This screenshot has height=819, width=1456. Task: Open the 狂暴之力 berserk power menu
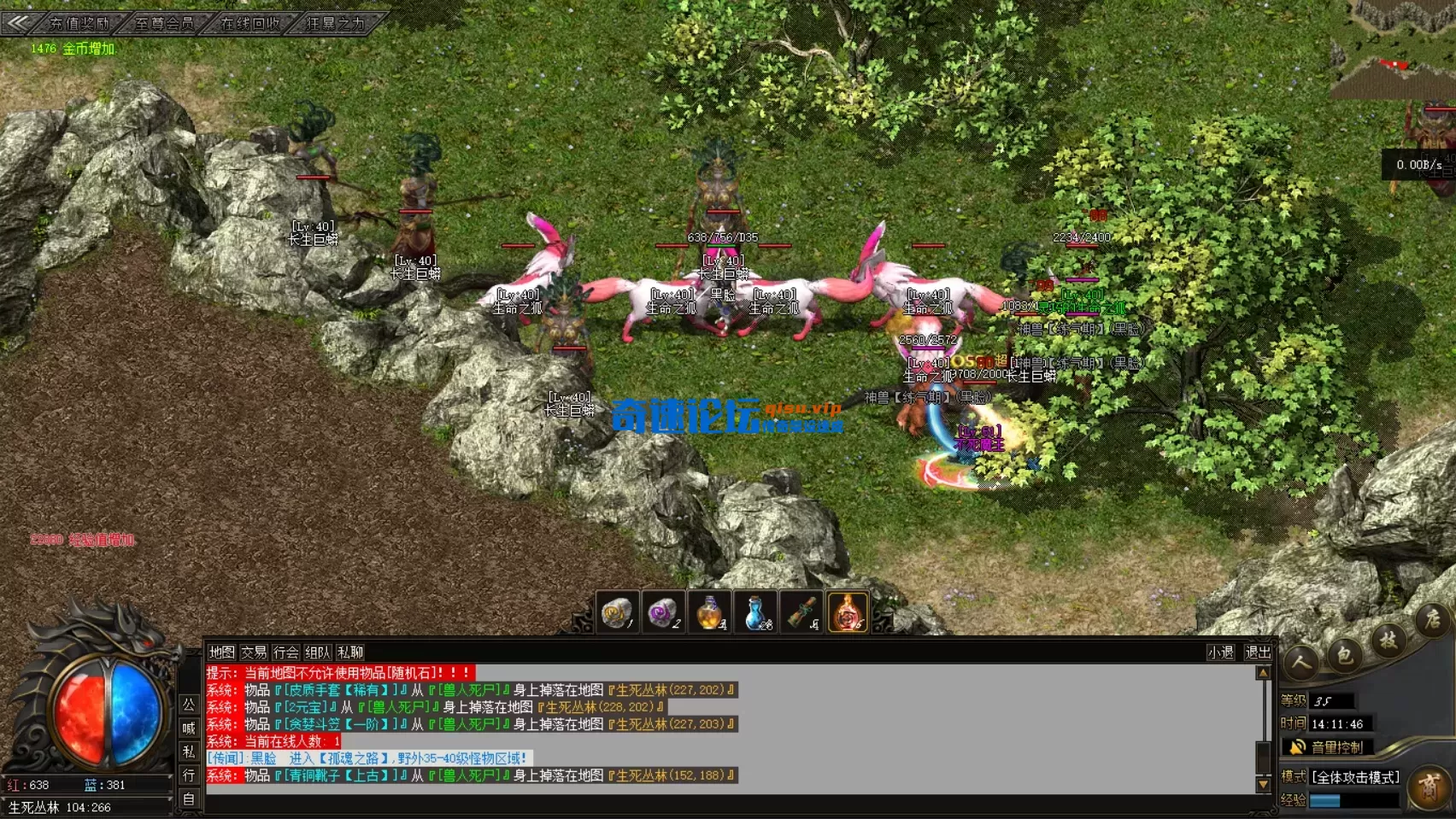[x=335, y=23]
